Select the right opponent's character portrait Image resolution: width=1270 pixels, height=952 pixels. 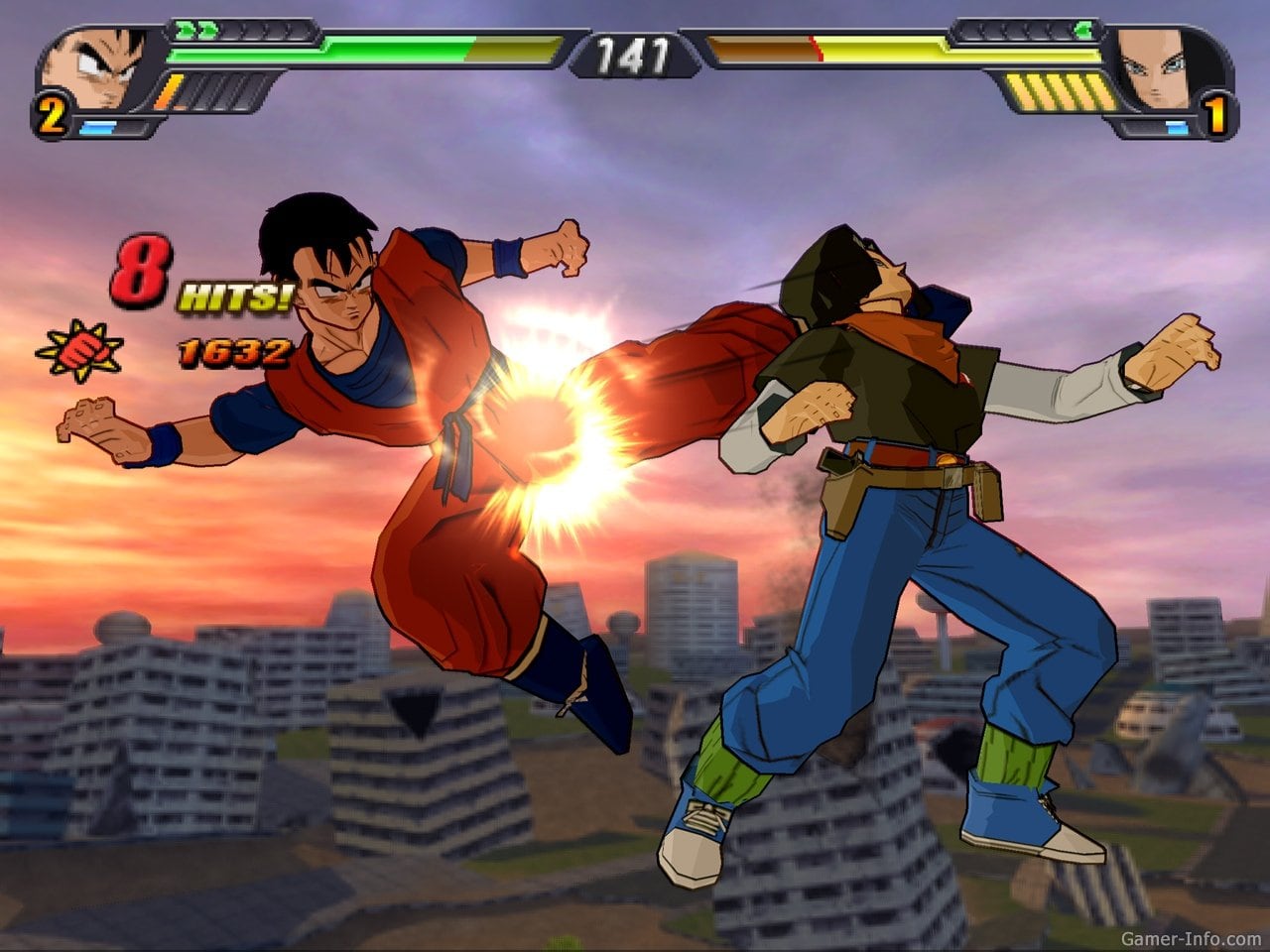point(1169,69)
